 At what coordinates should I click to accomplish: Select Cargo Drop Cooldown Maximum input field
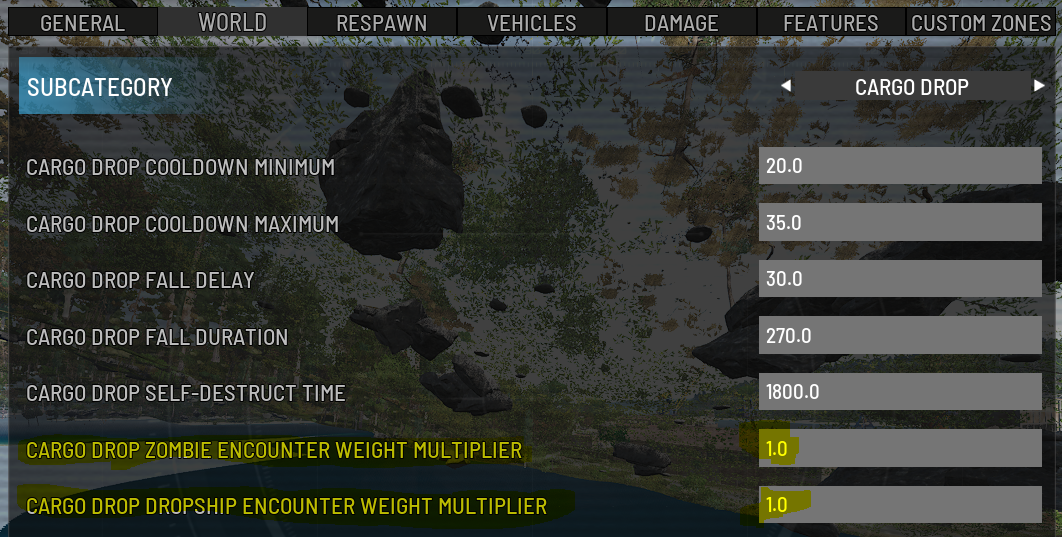click(900, 222)
